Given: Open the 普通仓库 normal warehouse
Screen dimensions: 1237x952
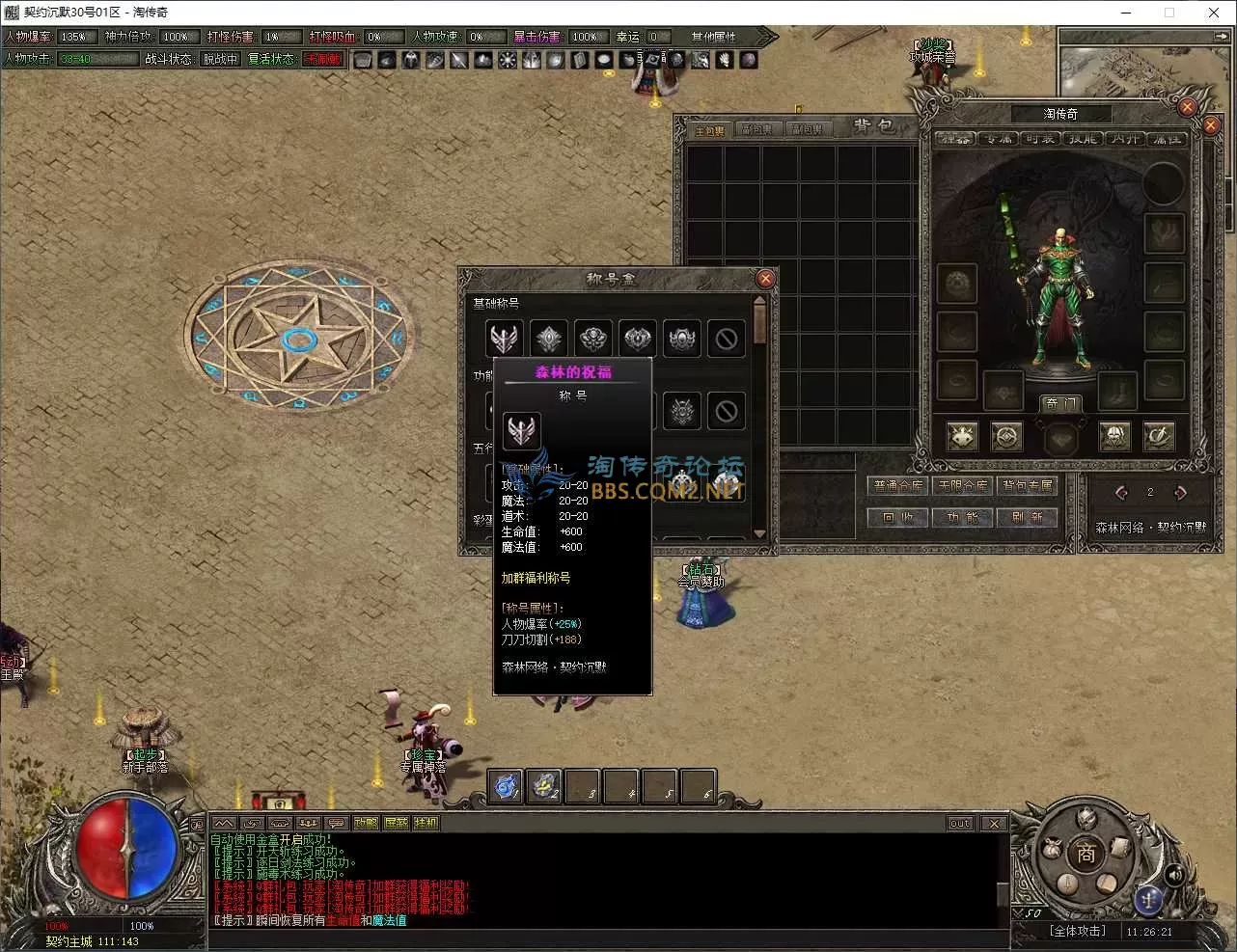Looking at the screenshot, I should pyautogui.click(x=898, y=486).
